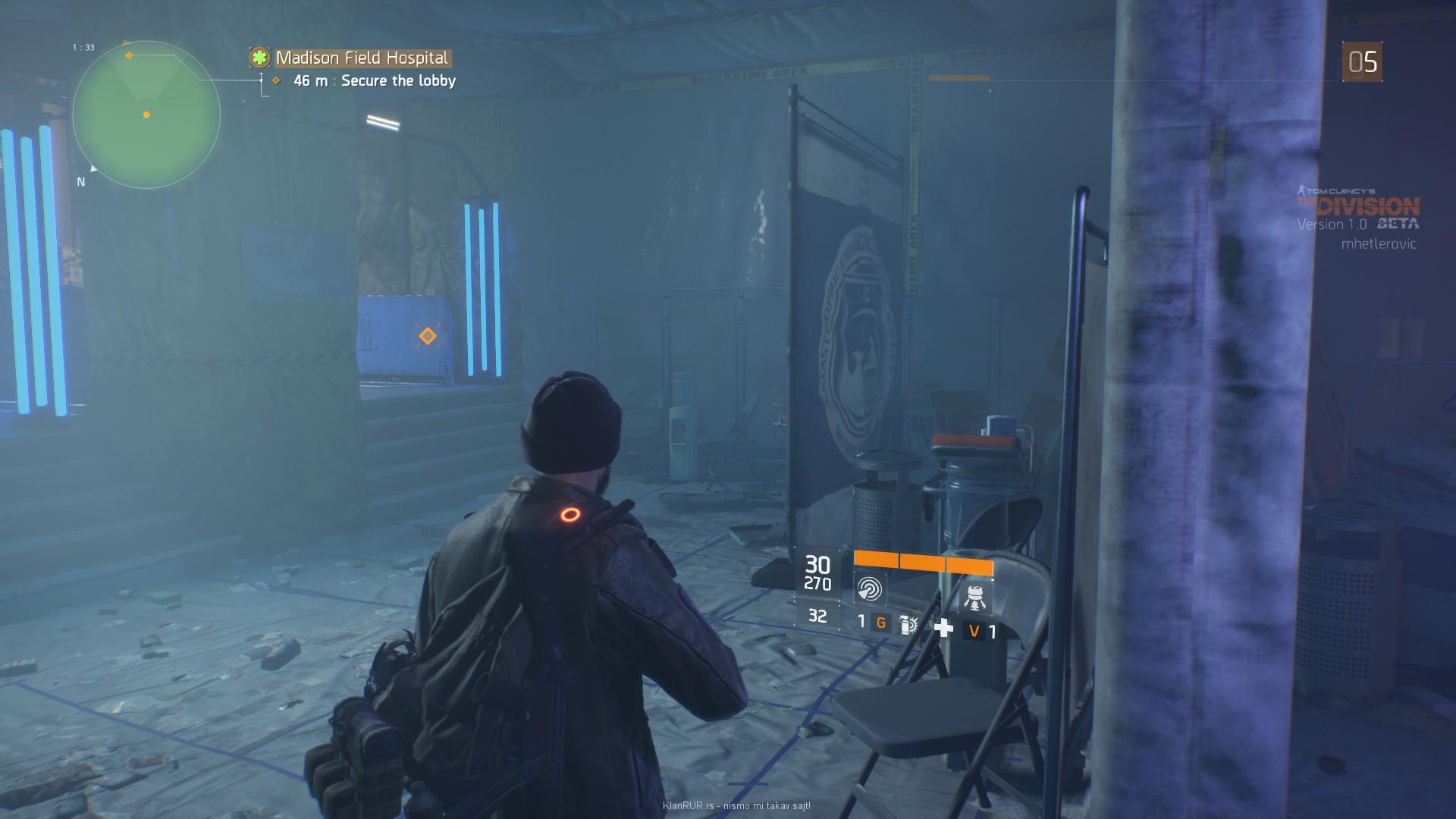Viewport: 1456px width, 819px height.
Task: Click the level 05 badge
Action: (1362, 62)
